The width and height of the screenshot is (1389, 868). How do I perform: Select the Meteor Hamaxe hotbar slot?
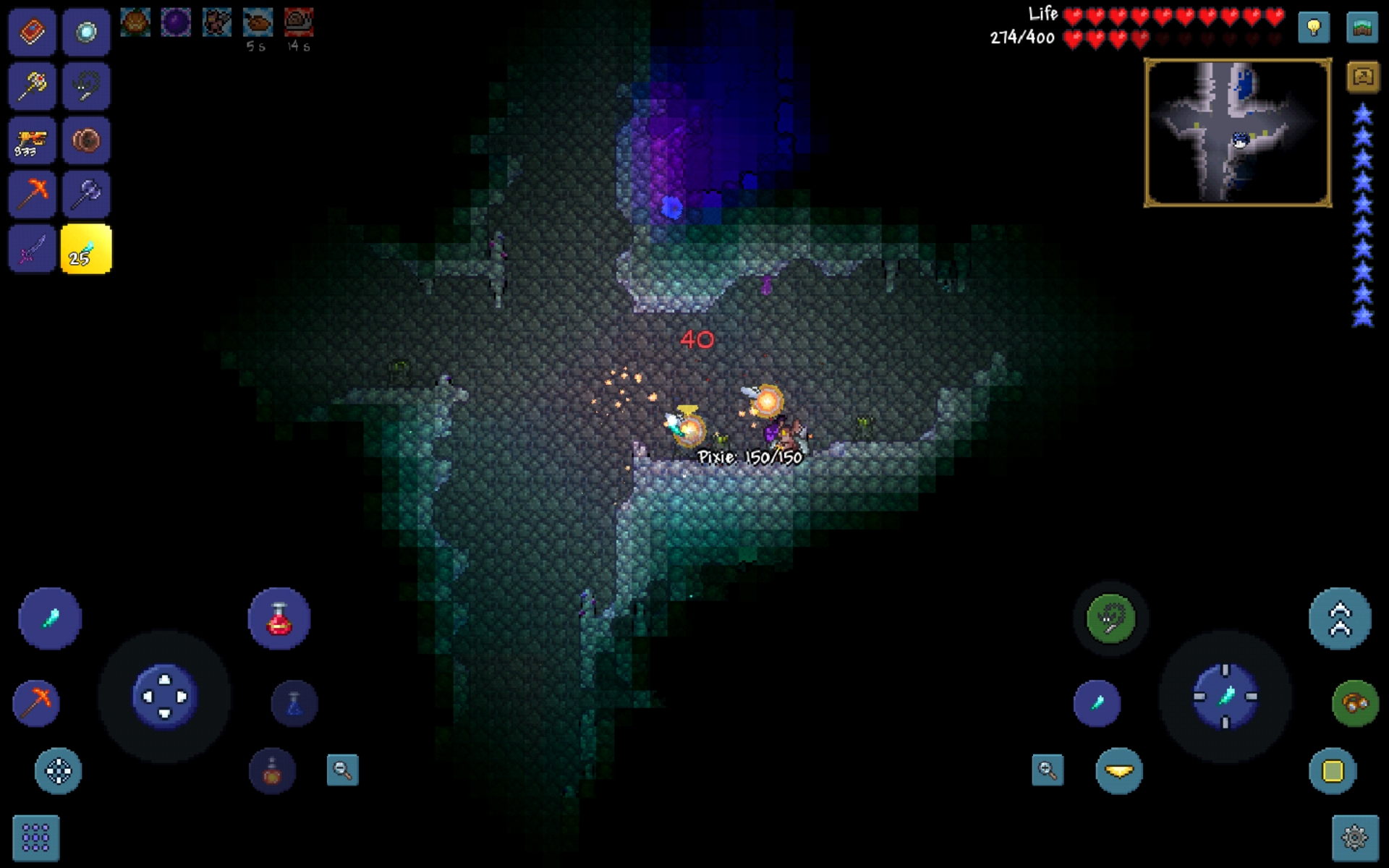pyautogui.click(x=86, y=194)
